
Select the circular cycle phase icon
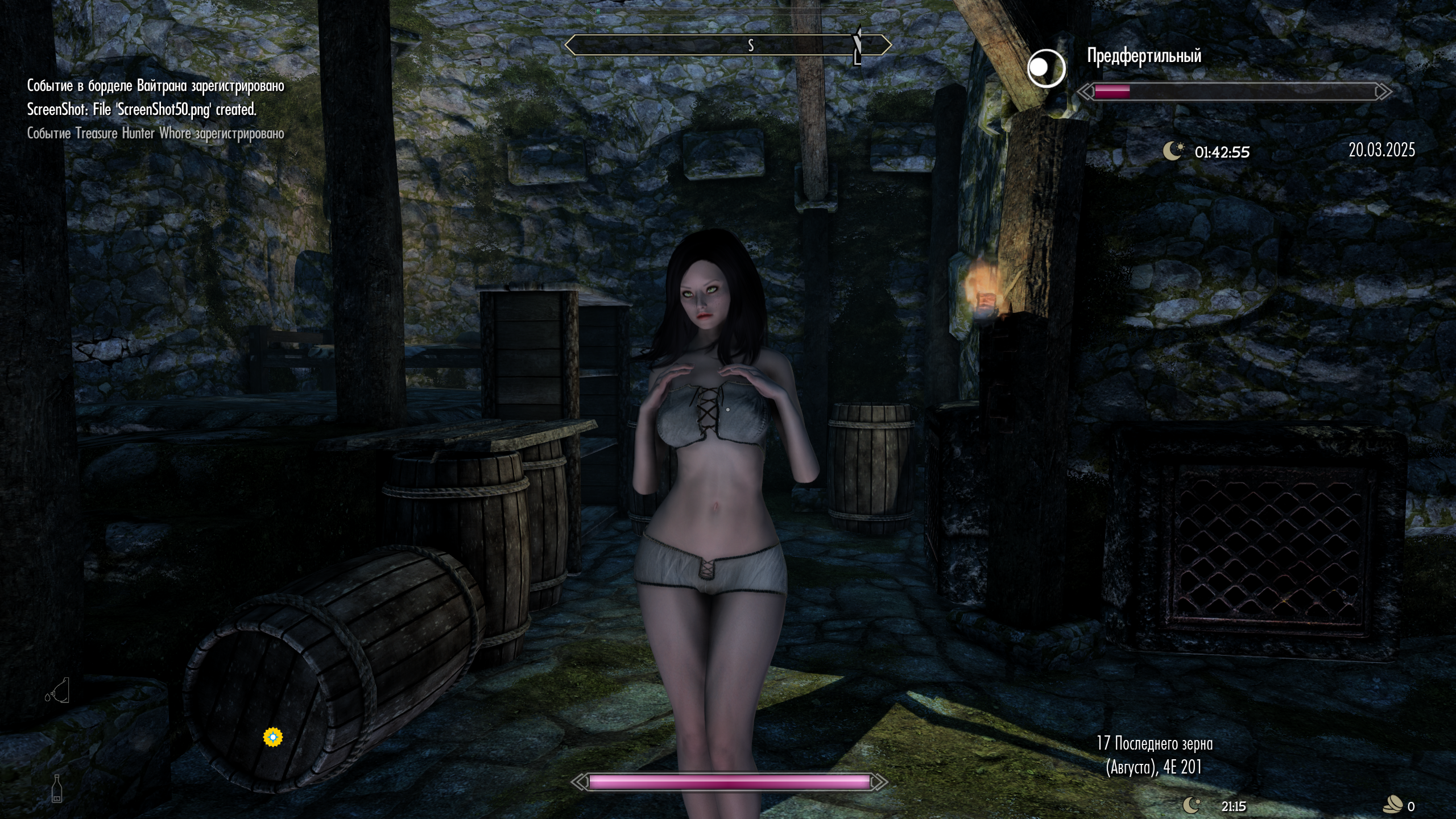1046,68
